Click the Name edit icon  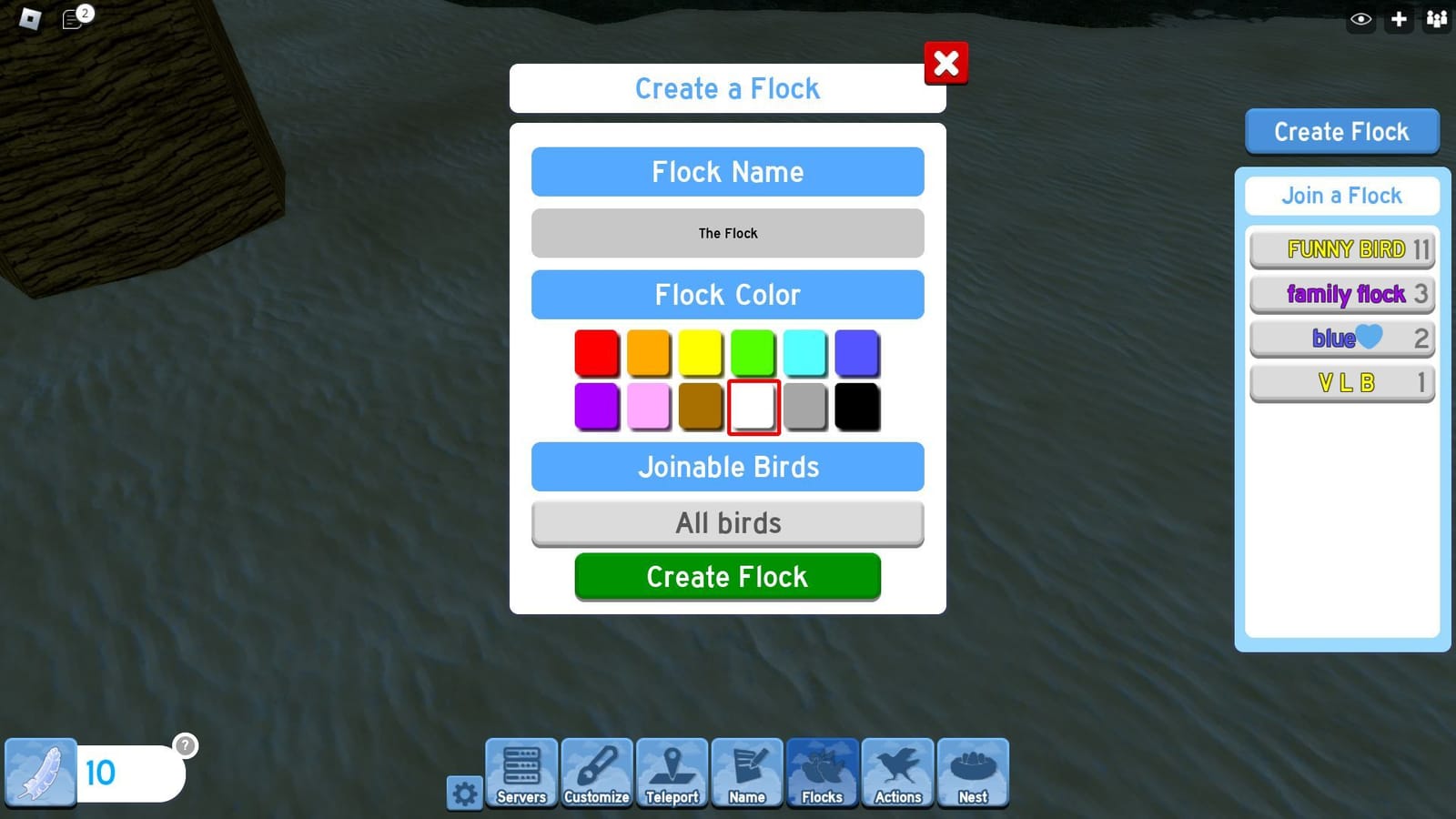[x=747, y=773]
